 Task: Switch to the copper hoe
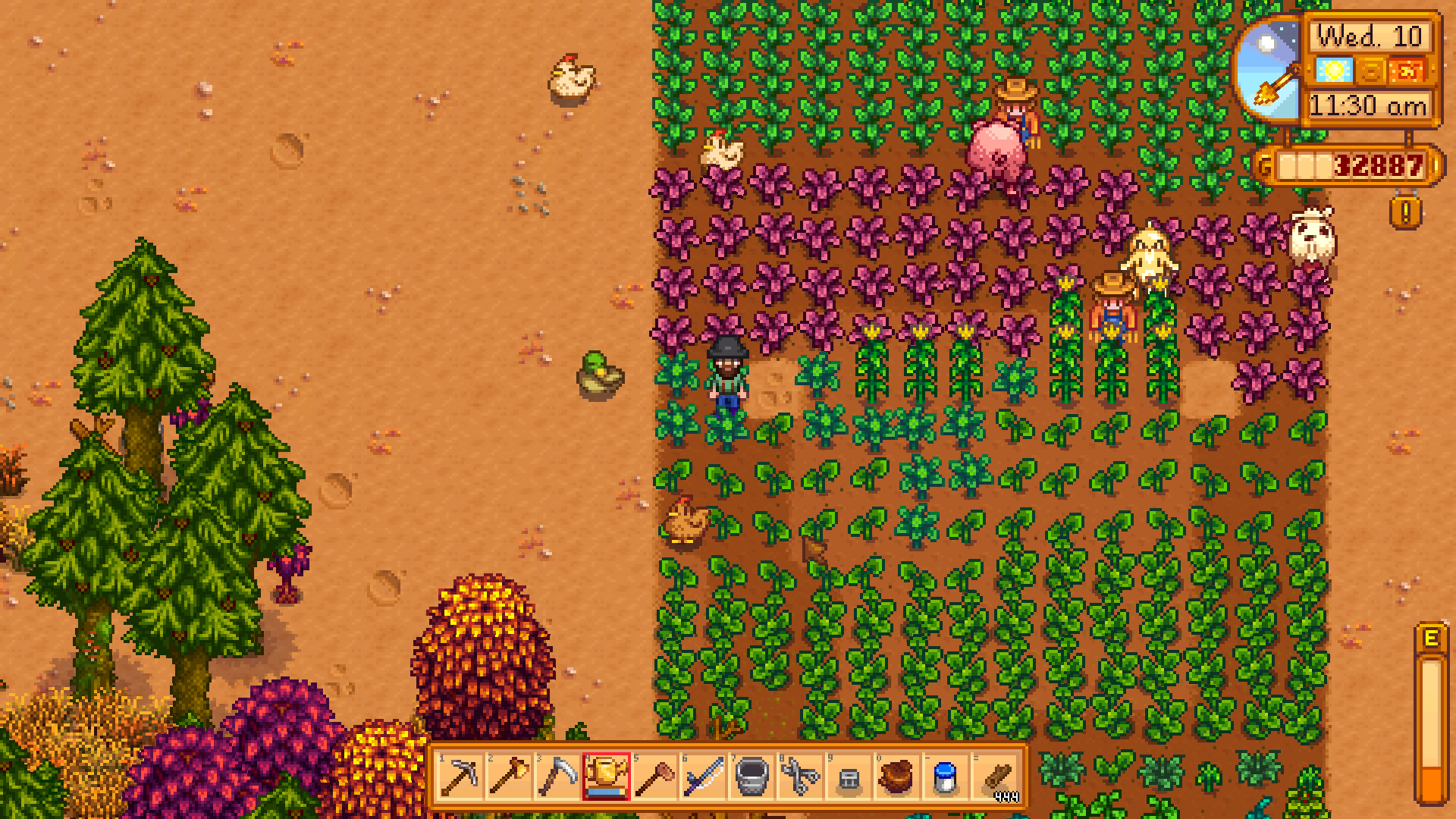(654, 777)
